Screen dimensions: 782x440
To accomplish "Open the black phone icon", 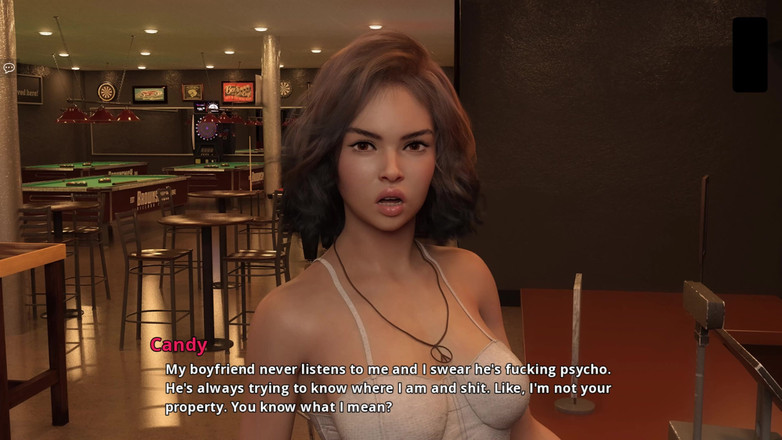I will (749, 54).
